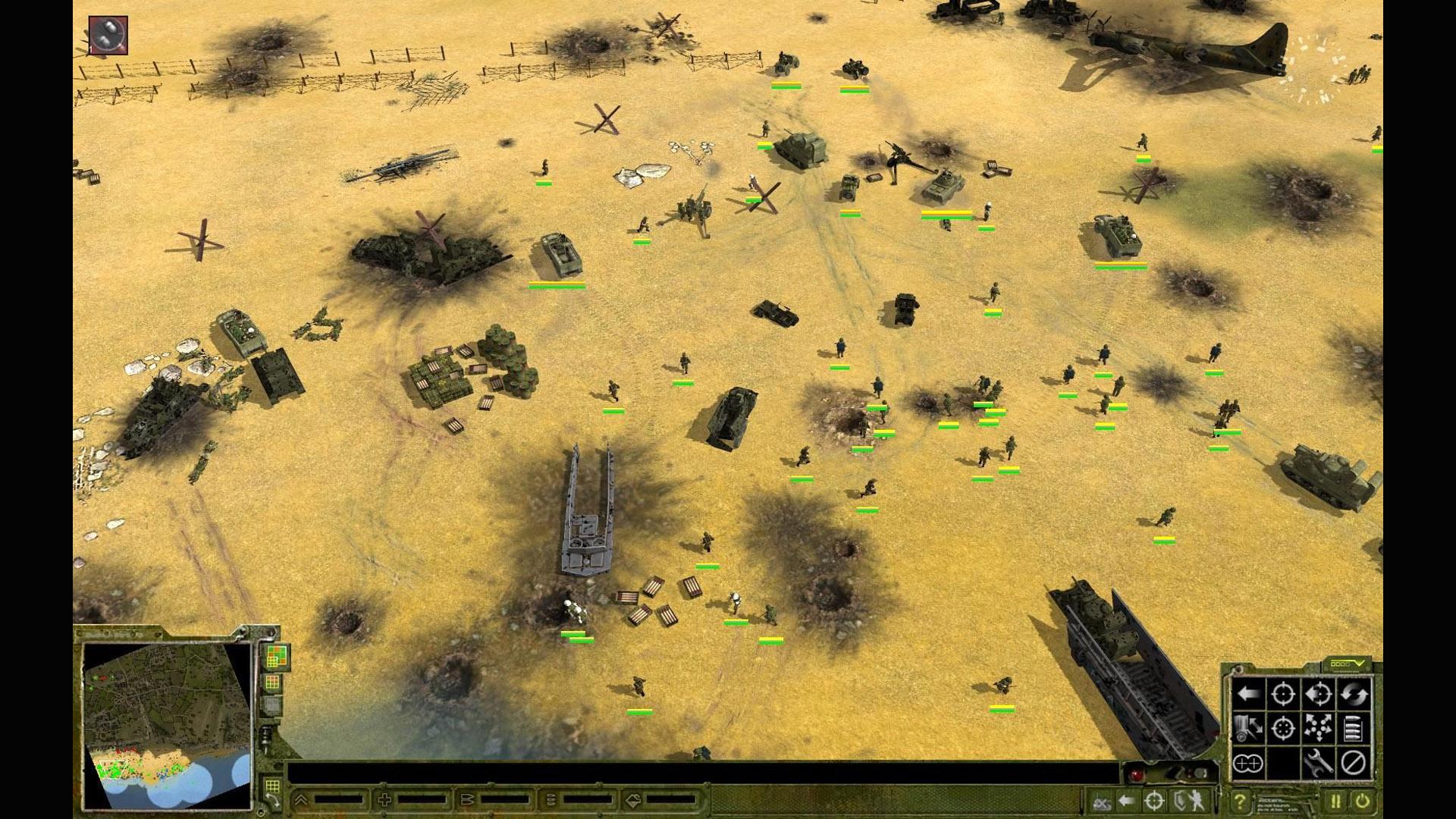Open the power button exit menu

point(1363,801)
